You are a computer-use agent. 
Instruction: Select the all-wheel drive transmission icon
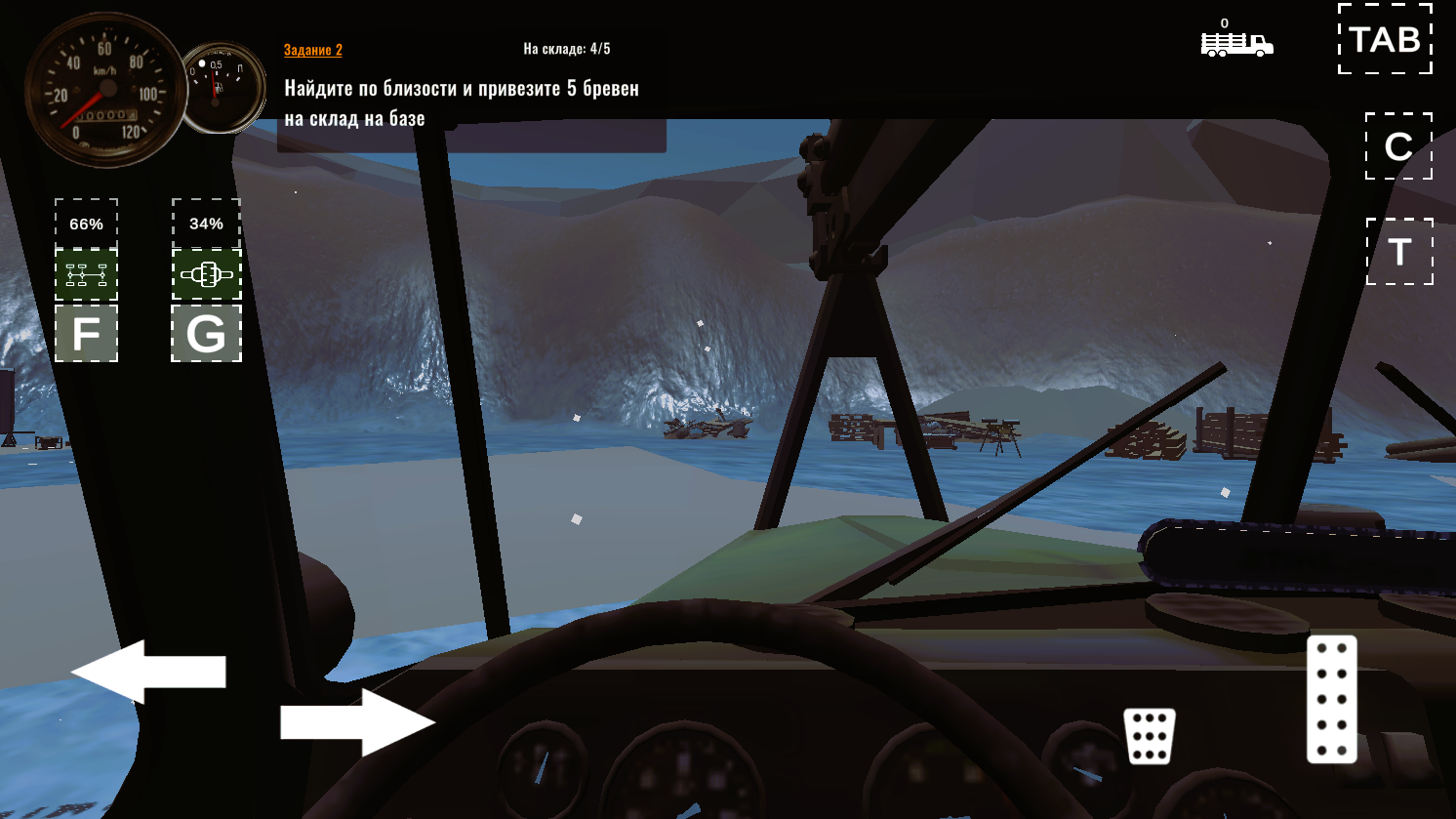[87, 274]
